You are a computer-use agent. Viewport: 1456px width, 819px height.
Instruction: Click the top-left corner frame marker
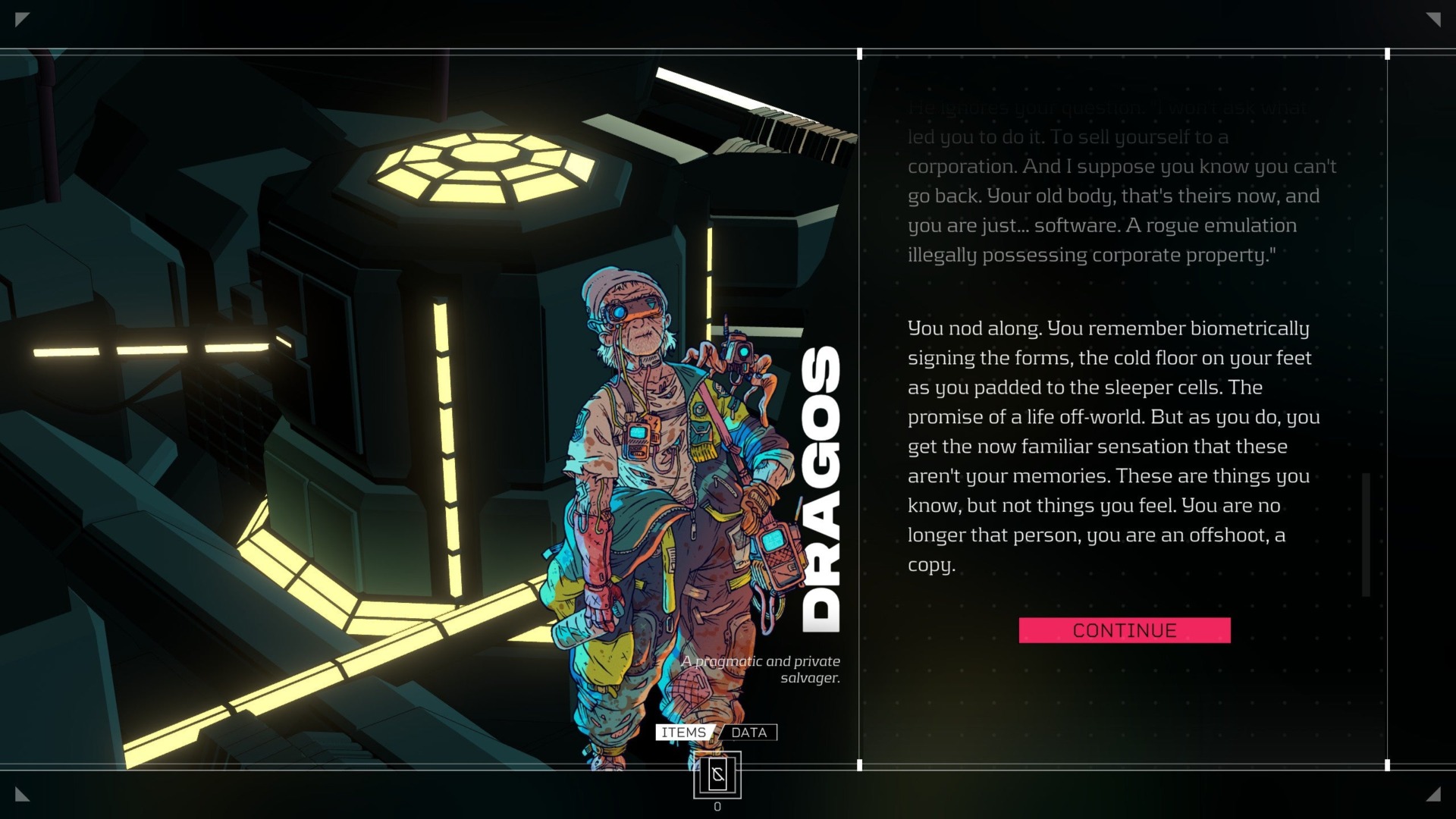(x=23, y=17)
